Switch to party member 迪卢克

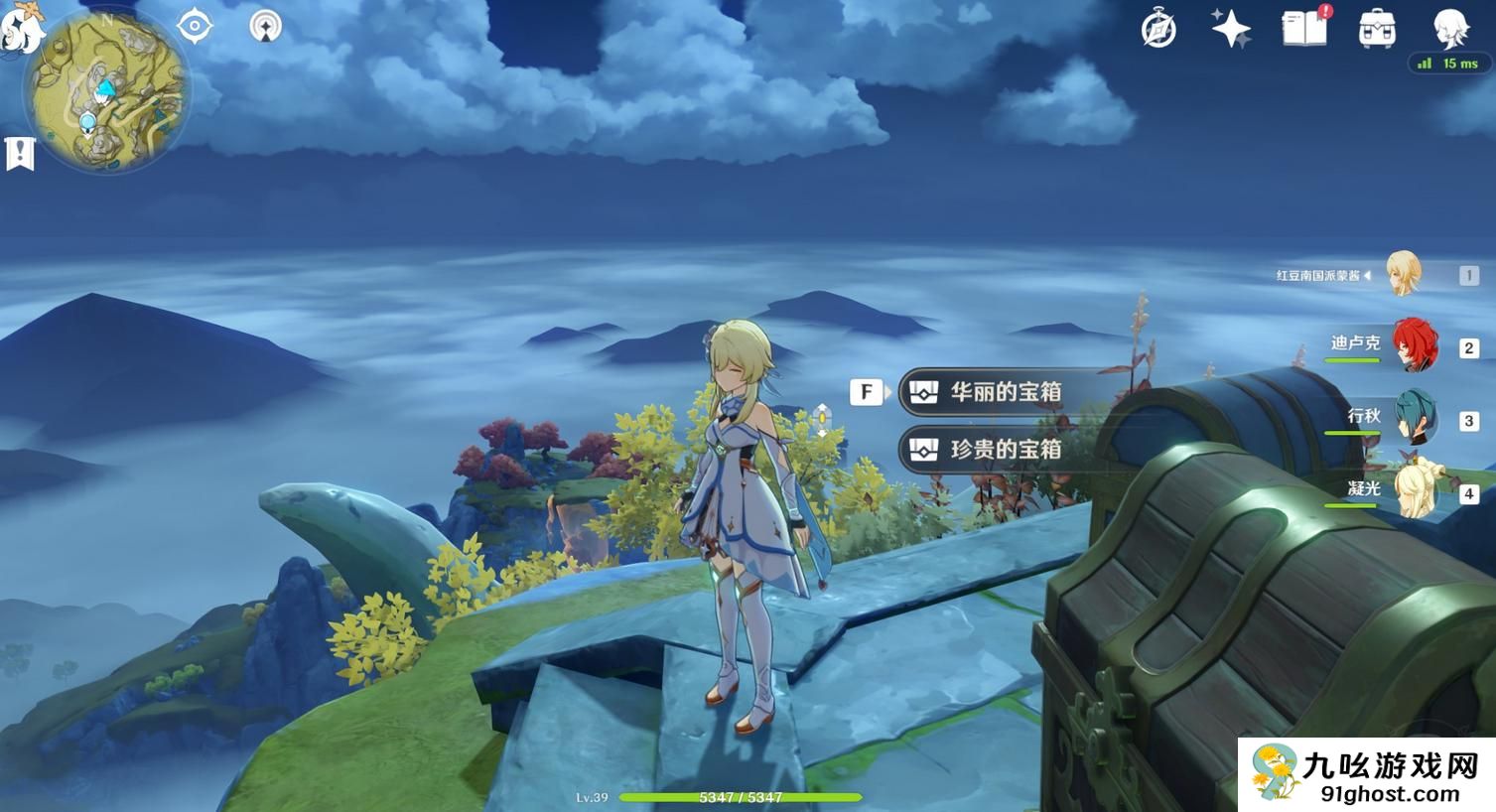[1413, 346]
